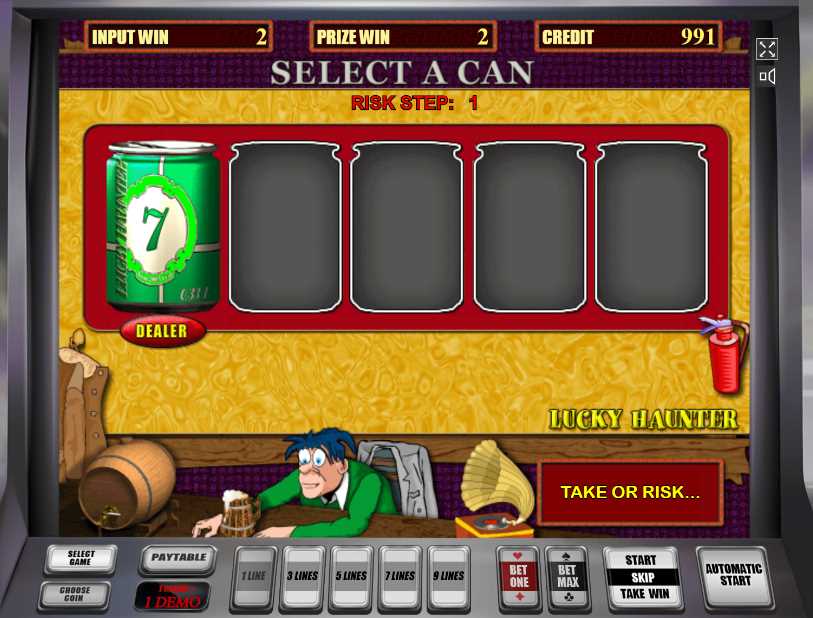Take the win with Start button
The image size is (813, 618).
click(x=646, y=577)
